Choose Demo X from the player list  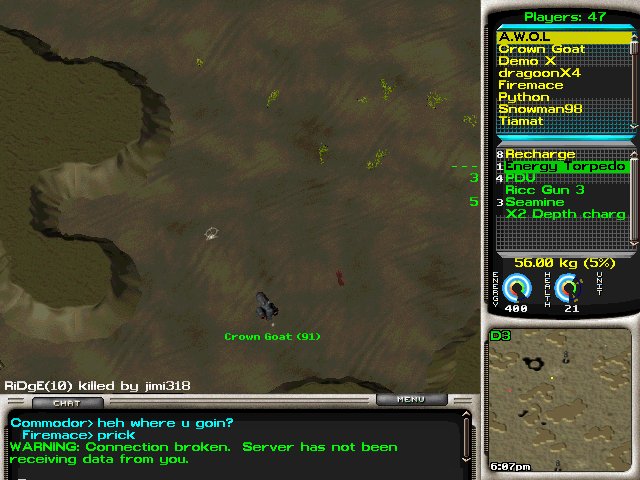[x=526, y=61]
